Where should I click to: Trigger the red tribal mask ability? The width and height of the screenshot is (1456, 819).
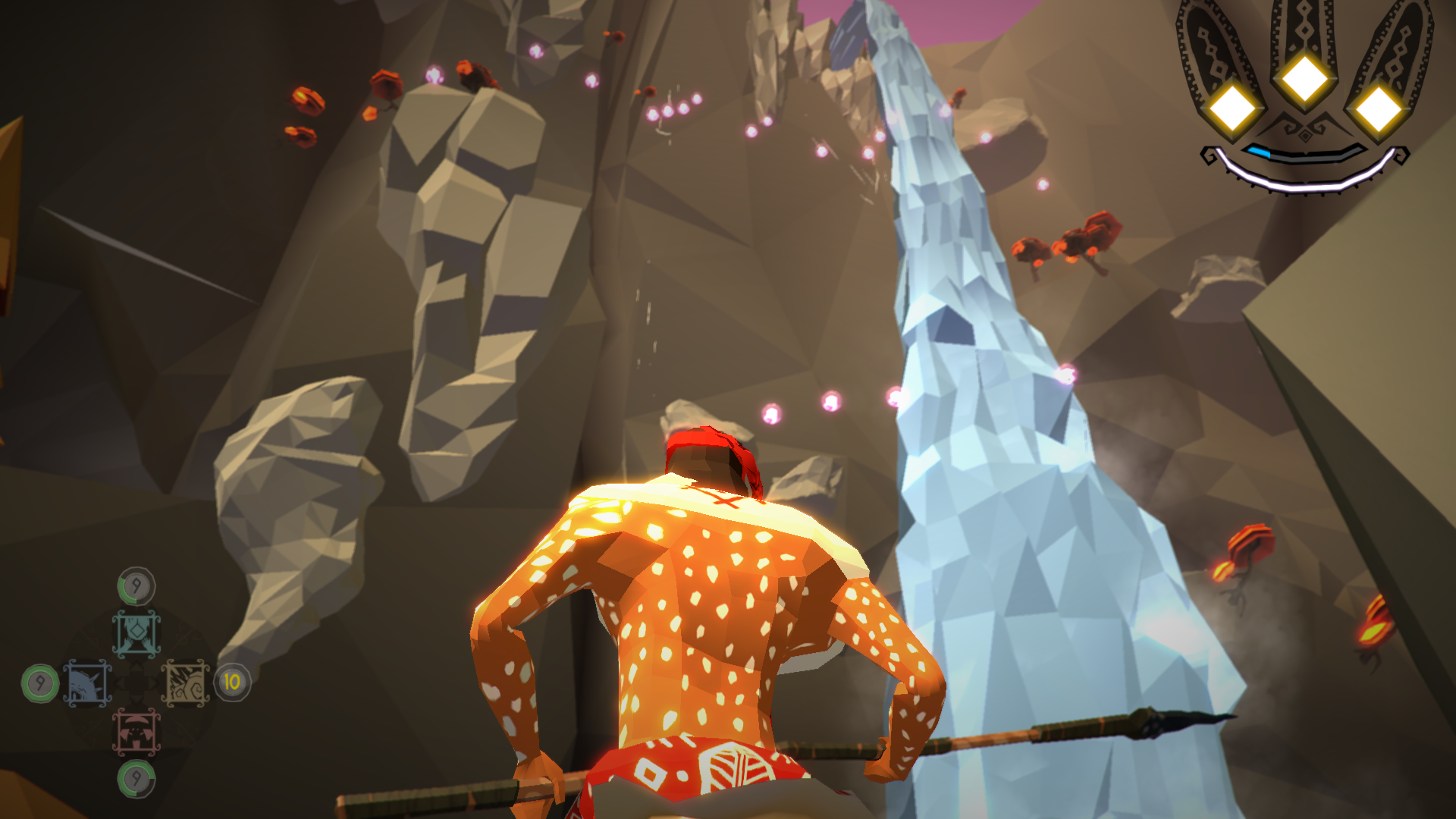136,733
